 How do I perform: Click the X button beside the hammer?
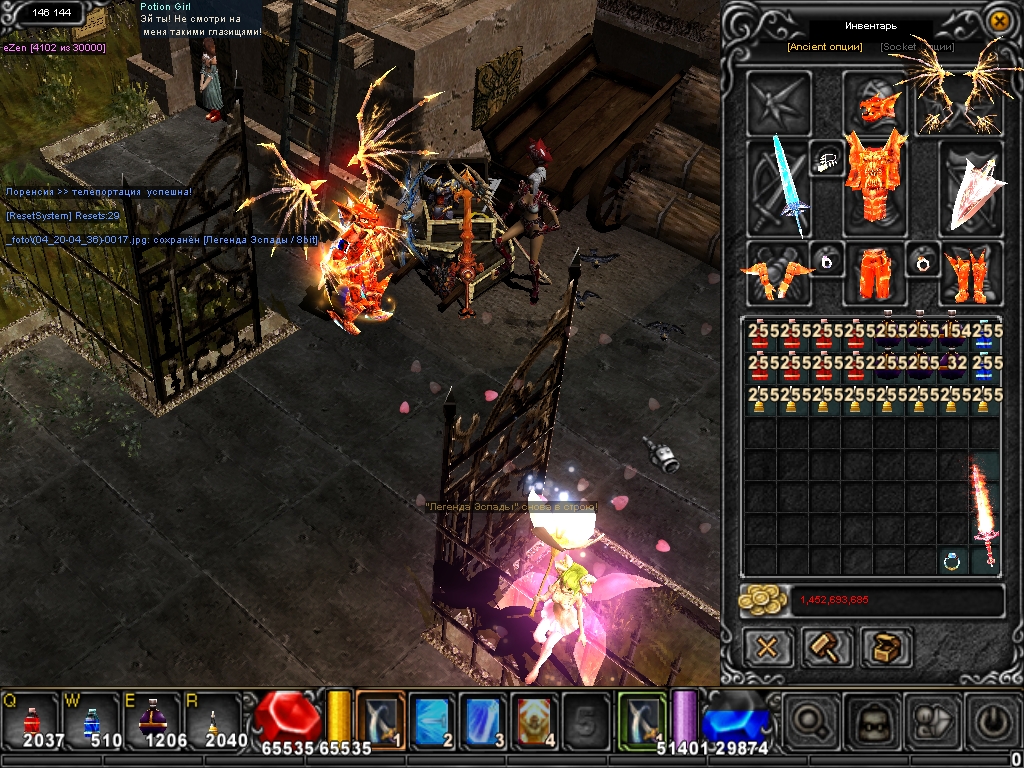pyautogui.click(x=767, y=648)
